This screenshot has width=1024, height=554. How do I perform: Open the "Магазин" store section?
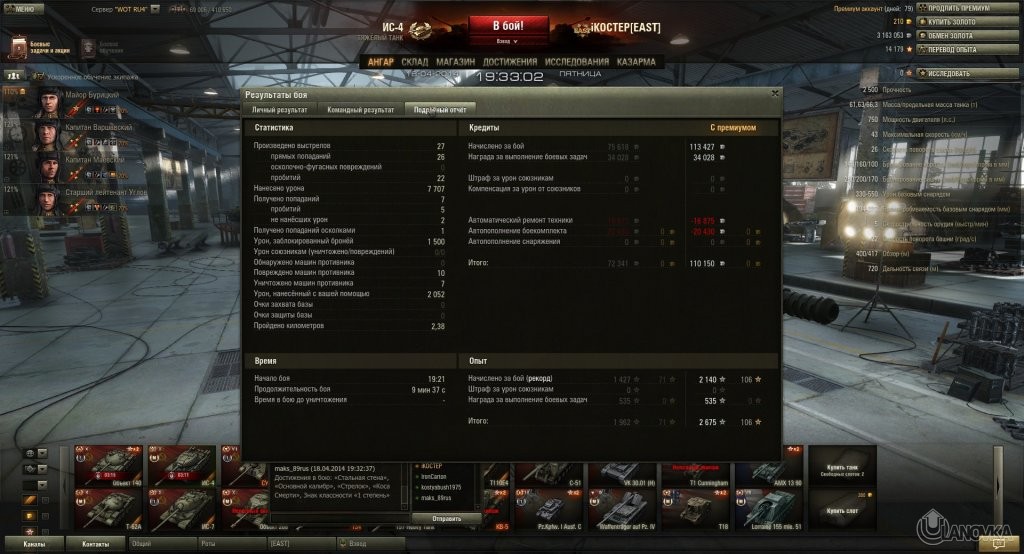click(x=456, y=61)
